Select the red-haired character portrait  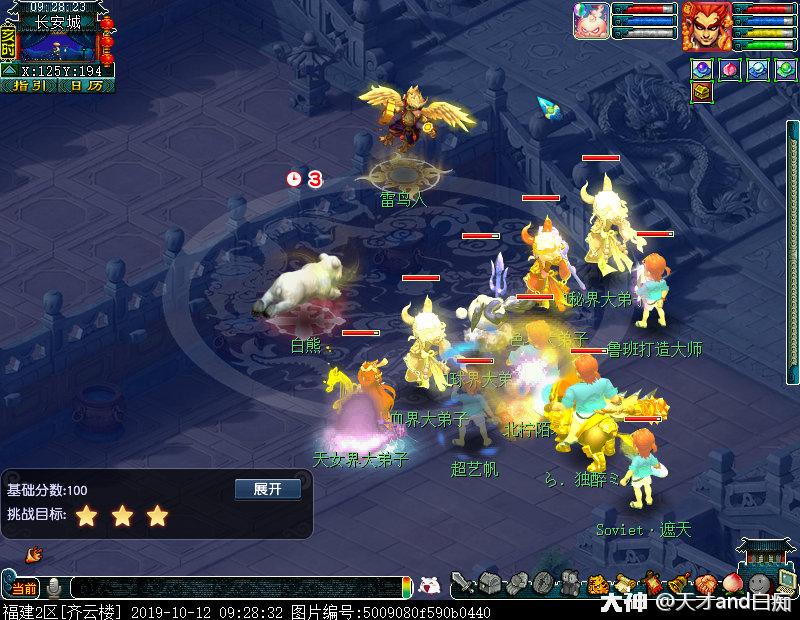point(706,27)
